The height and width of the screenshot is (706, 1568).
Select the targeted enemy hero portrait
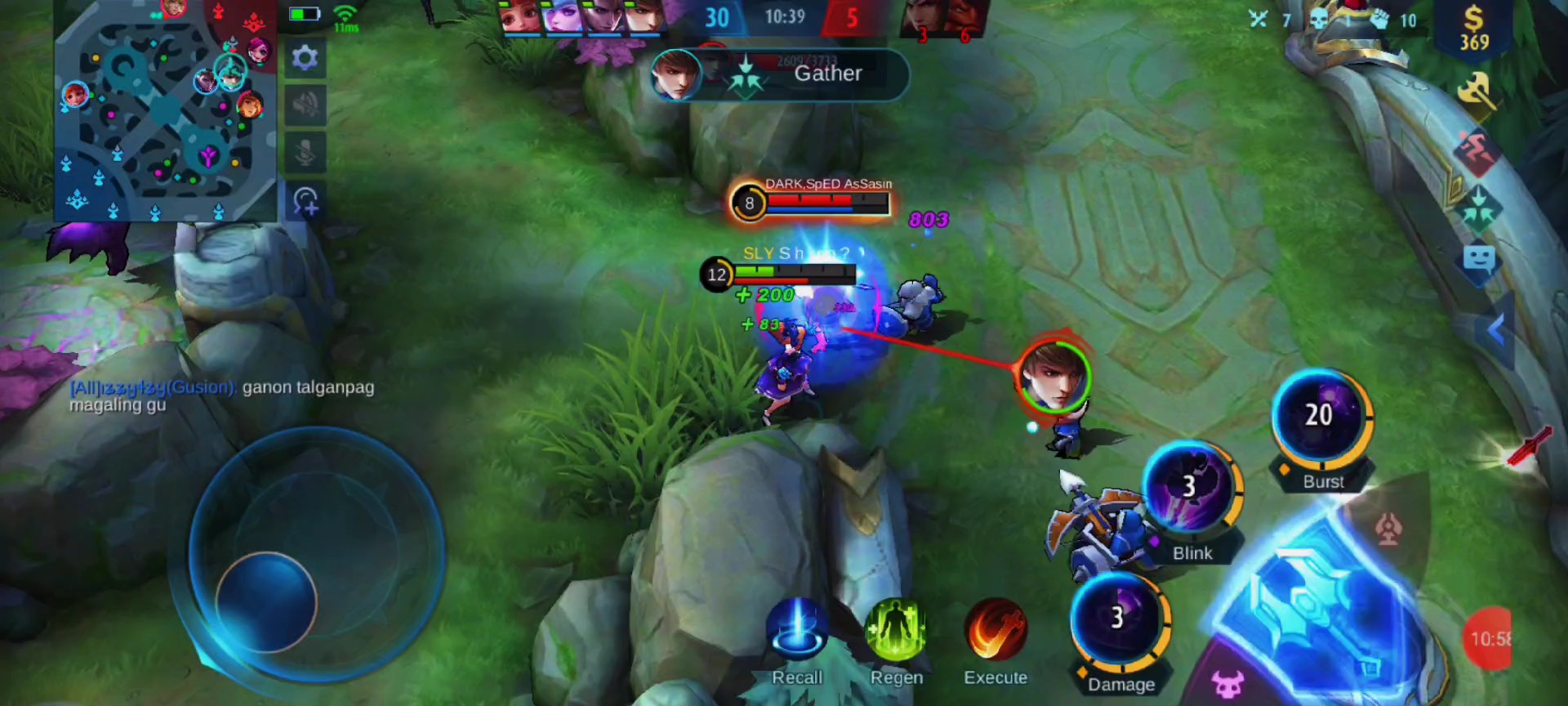[x=1053, y=376]
